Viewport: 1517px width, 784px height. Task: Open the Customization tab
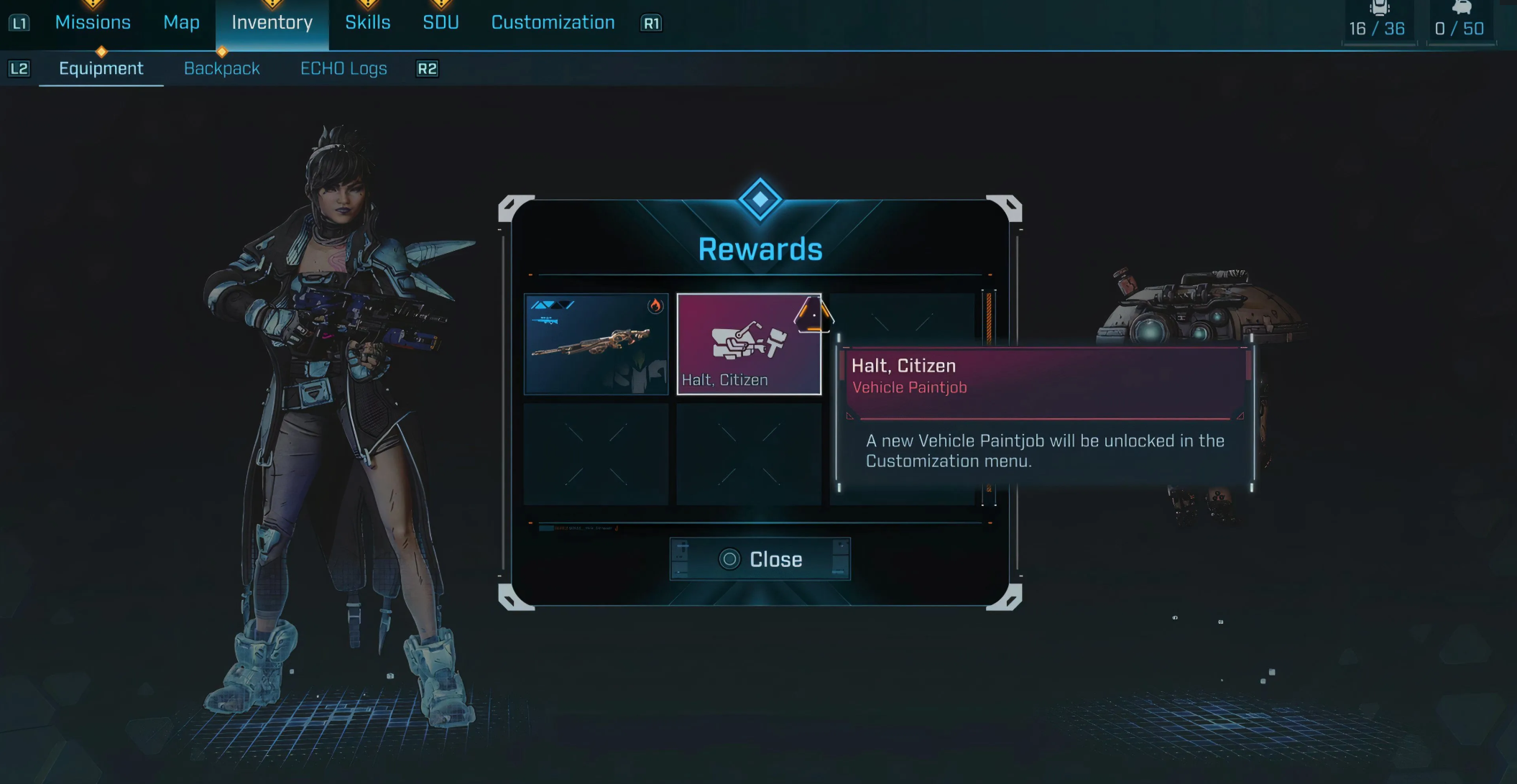(553, 22)
